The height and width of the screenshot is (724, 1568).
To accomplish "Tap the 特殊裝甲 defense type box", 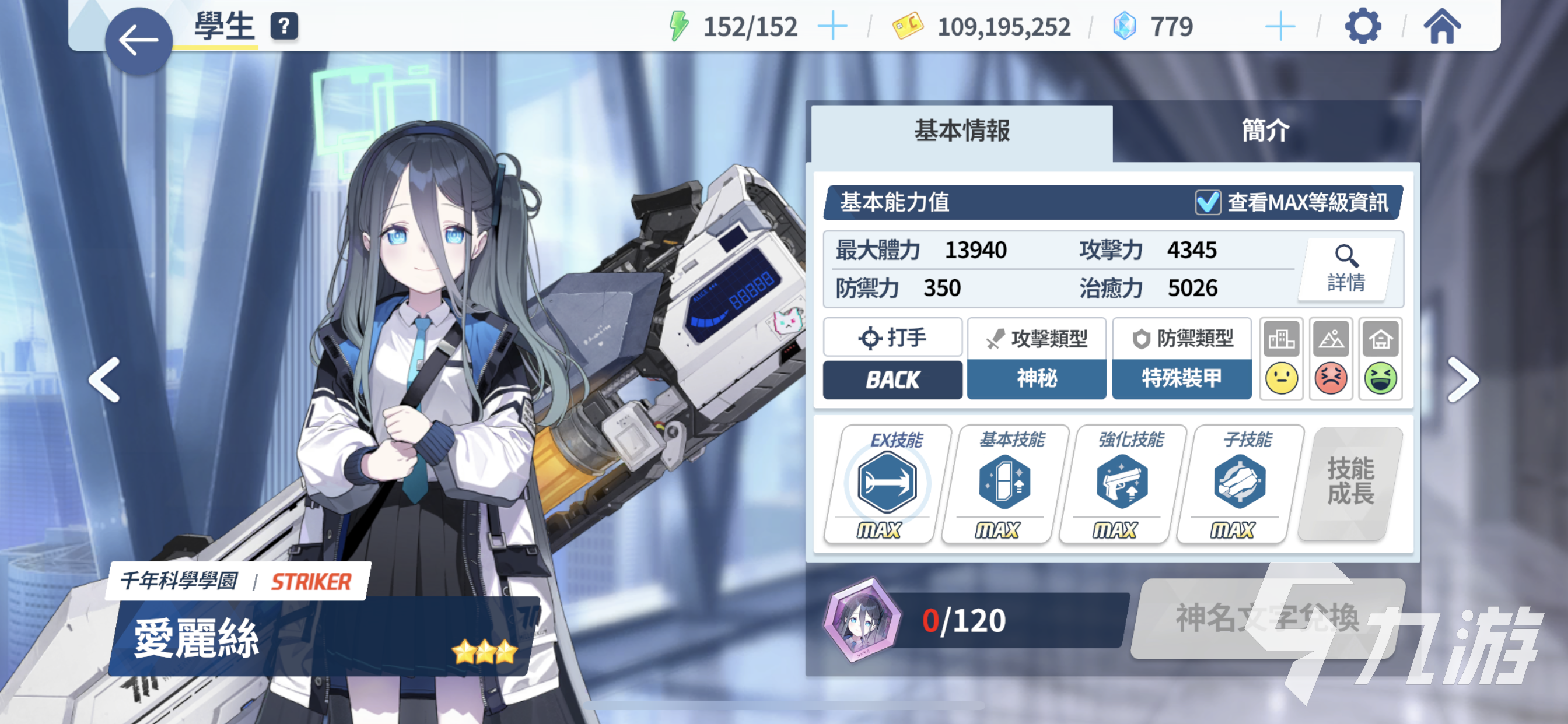I will tap(1181, 378).
